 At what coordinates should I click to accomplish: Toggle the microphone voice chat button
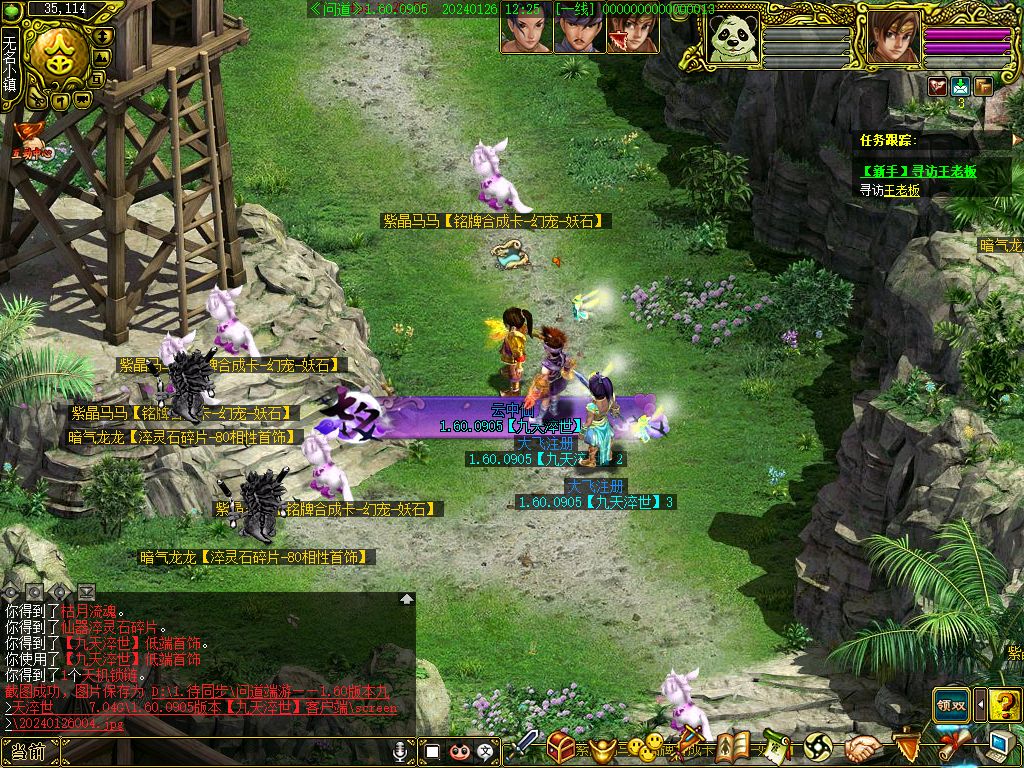401,751
